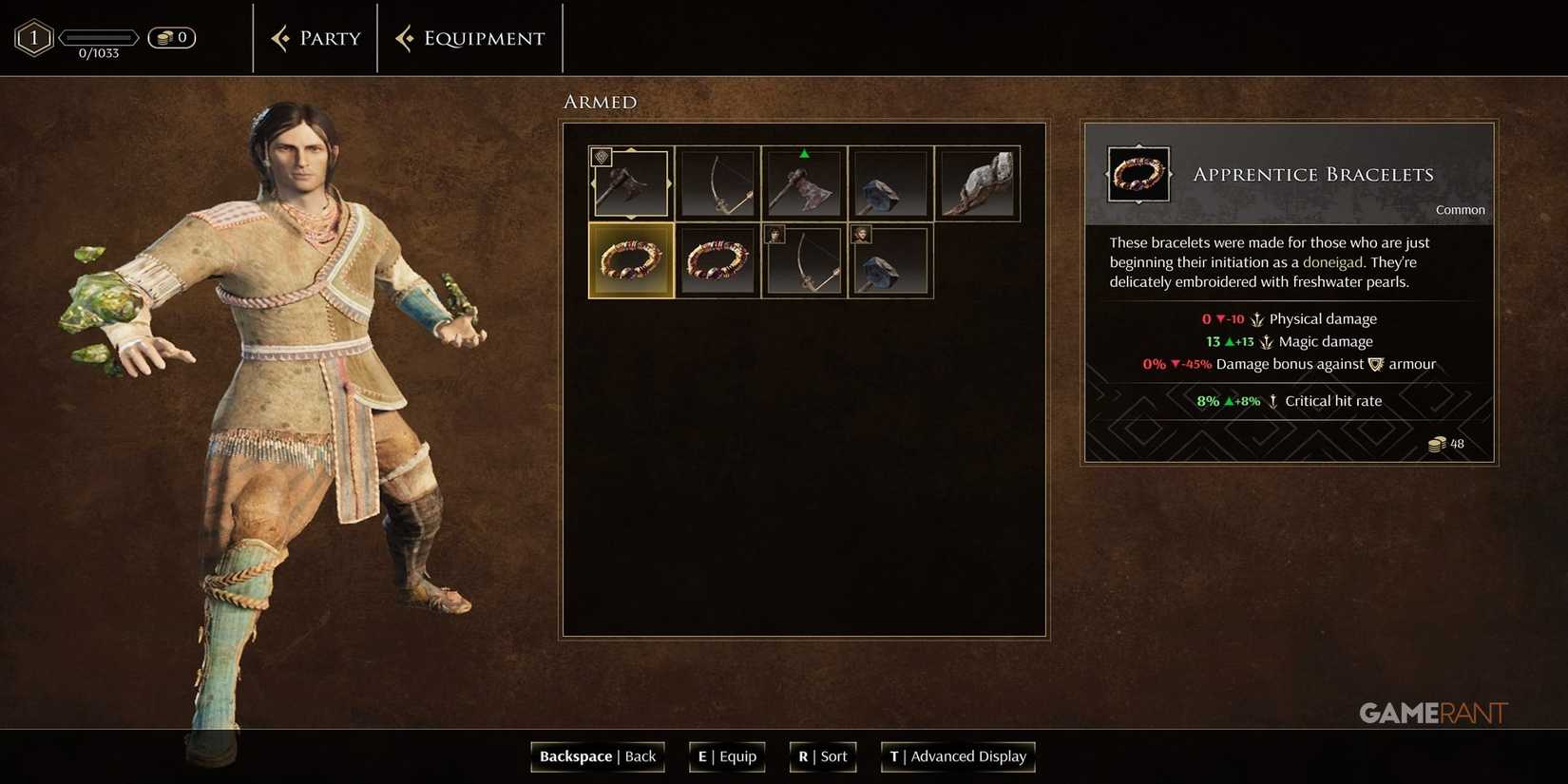Select the bow in the inventory grid
This screenshot has width=1568, height=784.
click(717, 182)
